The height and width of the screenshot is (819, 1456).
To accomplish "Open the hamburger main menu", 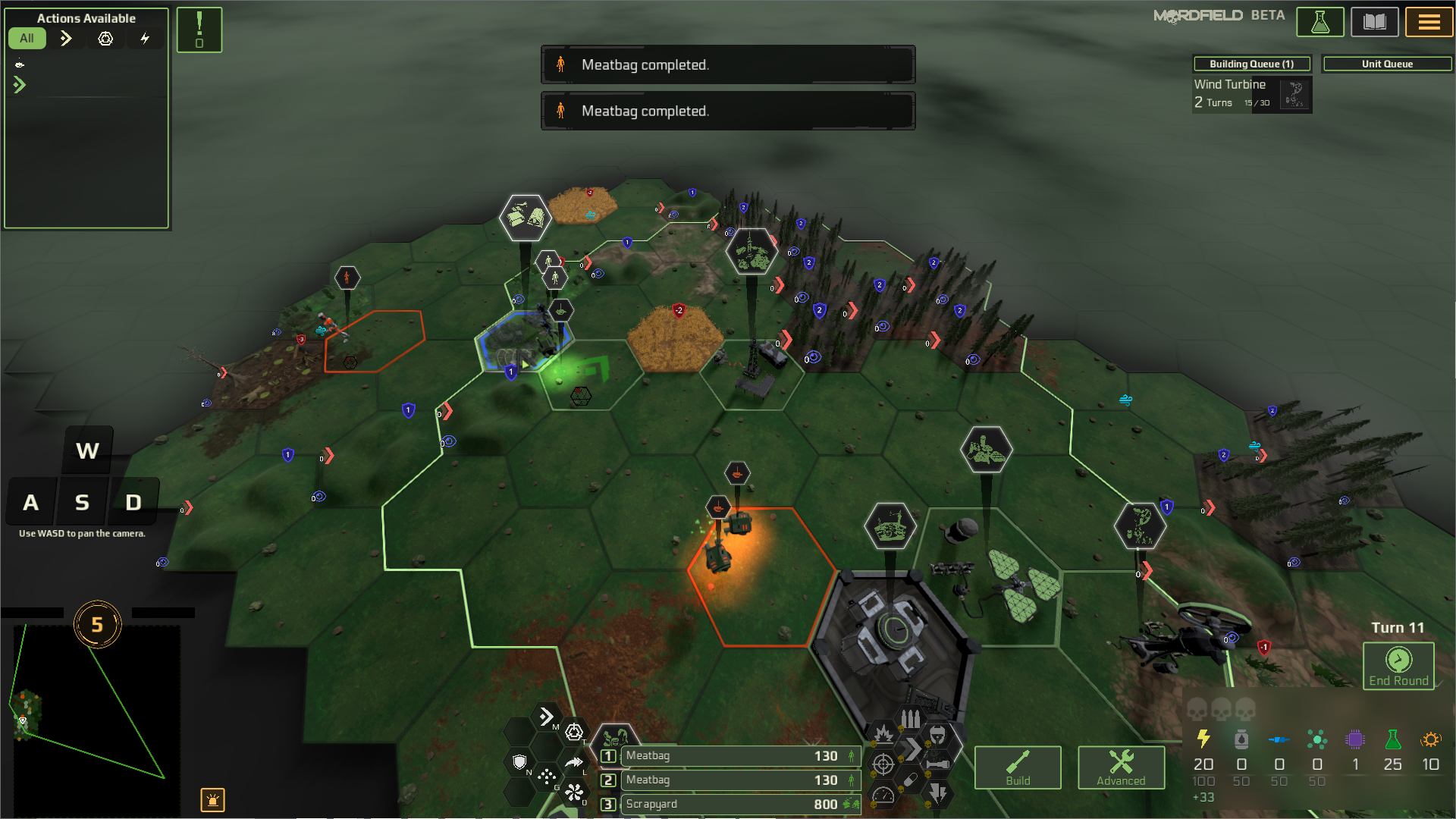I will [x=1429, y=22].
